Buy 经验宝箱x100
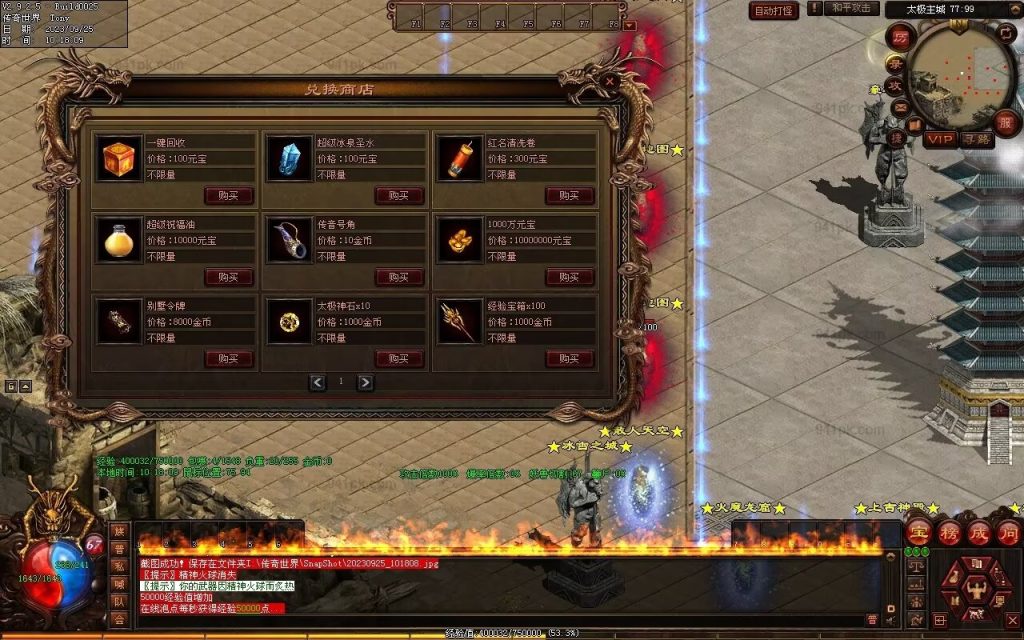The width and height of the screenshot is (1024, 640). pyautogui.click(x=570, y=358)
